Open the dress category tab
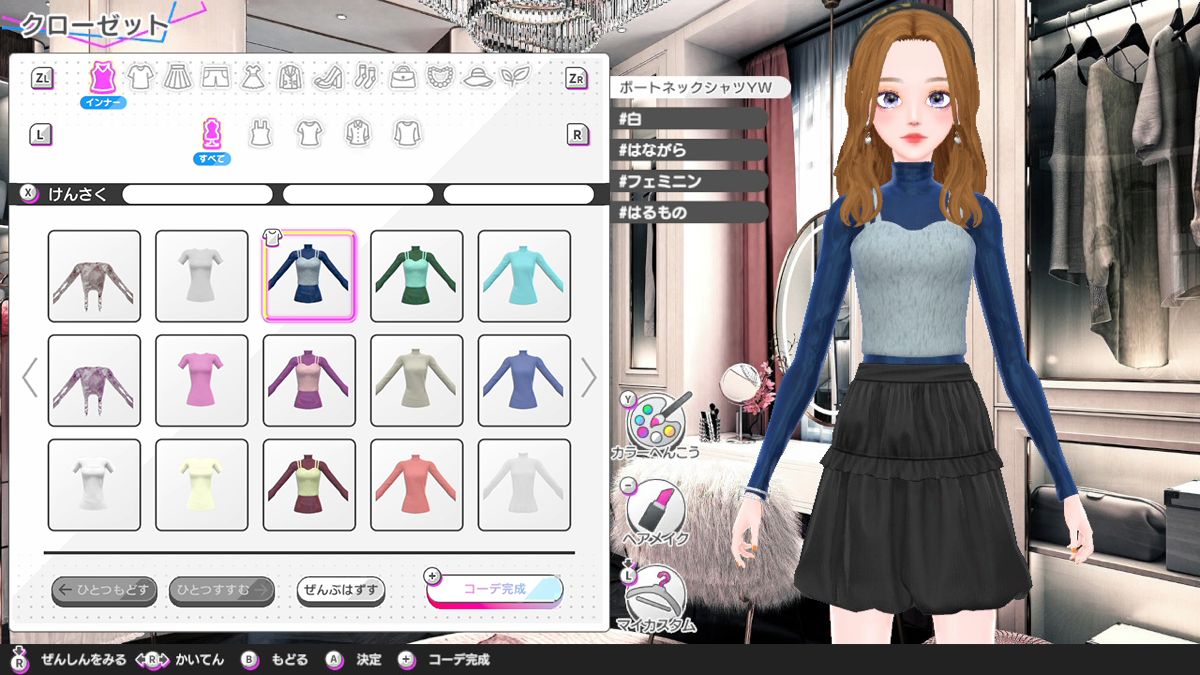1200x675 pixels. 251,76
